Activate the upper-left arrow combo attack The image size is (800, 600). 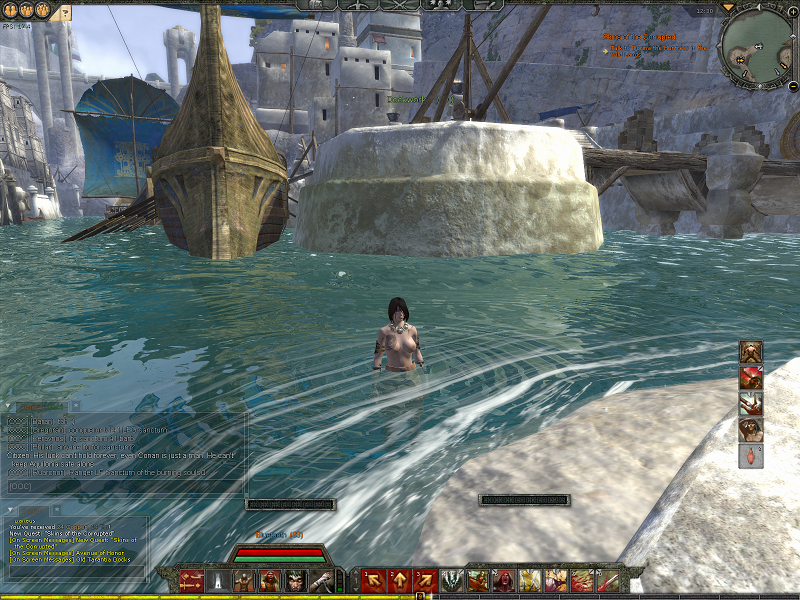click(x=374, y=579)
